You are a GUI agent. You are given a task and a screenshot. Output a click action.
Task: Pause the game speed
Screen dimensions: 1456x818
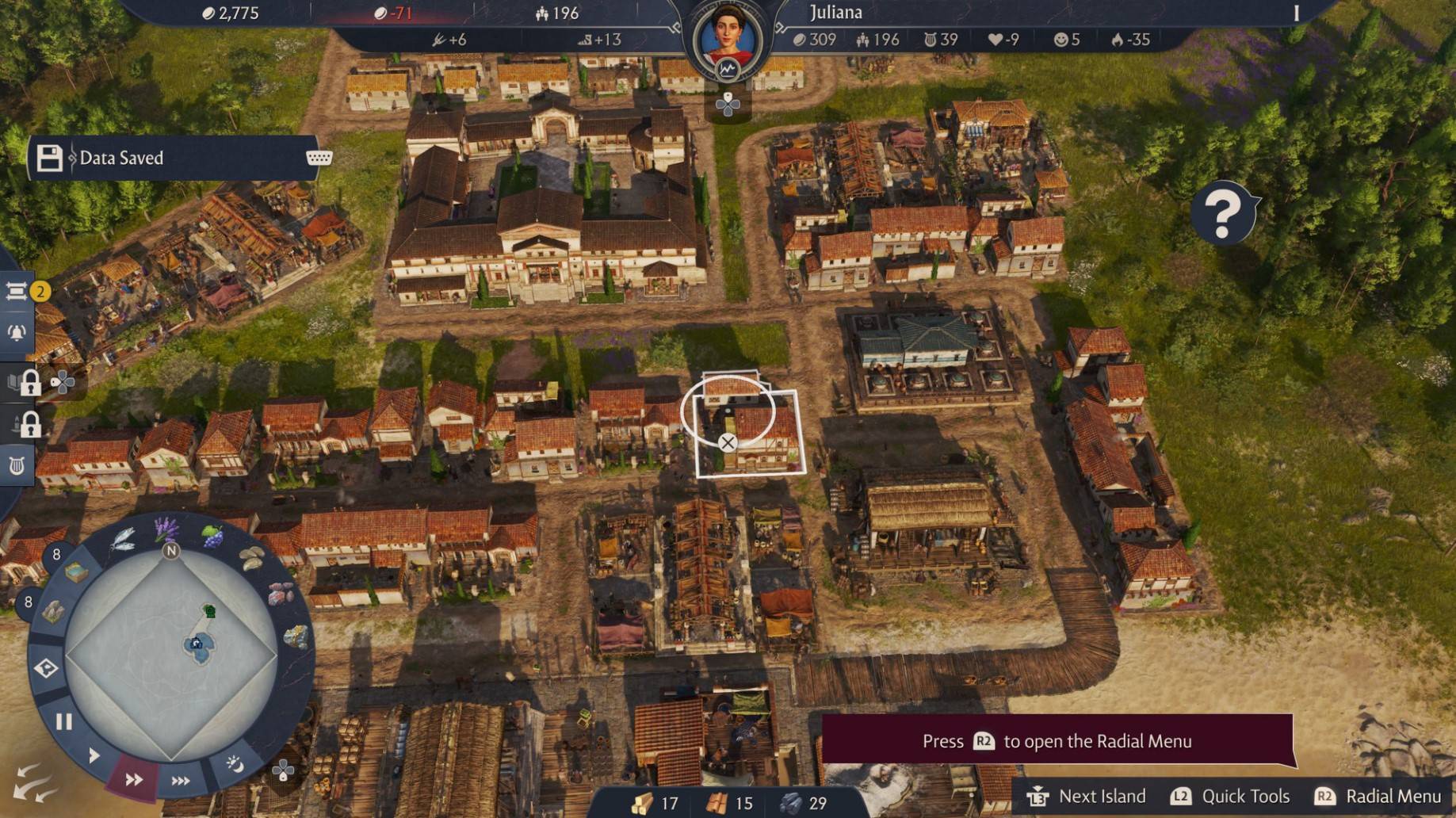64,721
